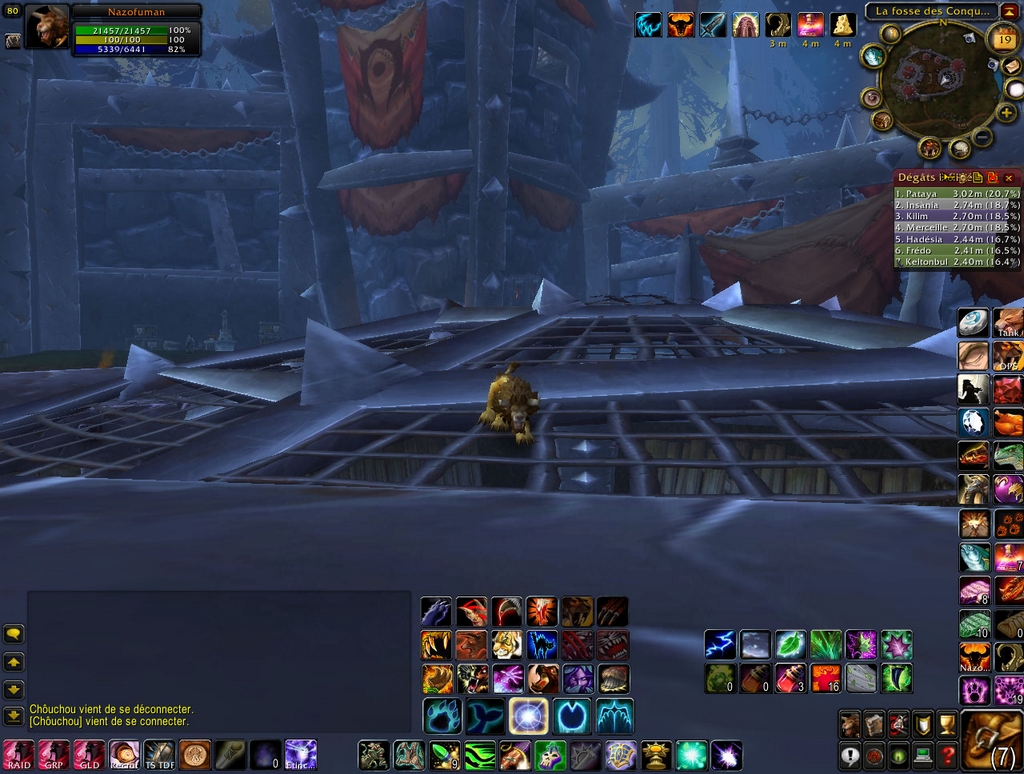Open the red question mark help menu
Viewport: 1024px width, 774px height.
947,755
